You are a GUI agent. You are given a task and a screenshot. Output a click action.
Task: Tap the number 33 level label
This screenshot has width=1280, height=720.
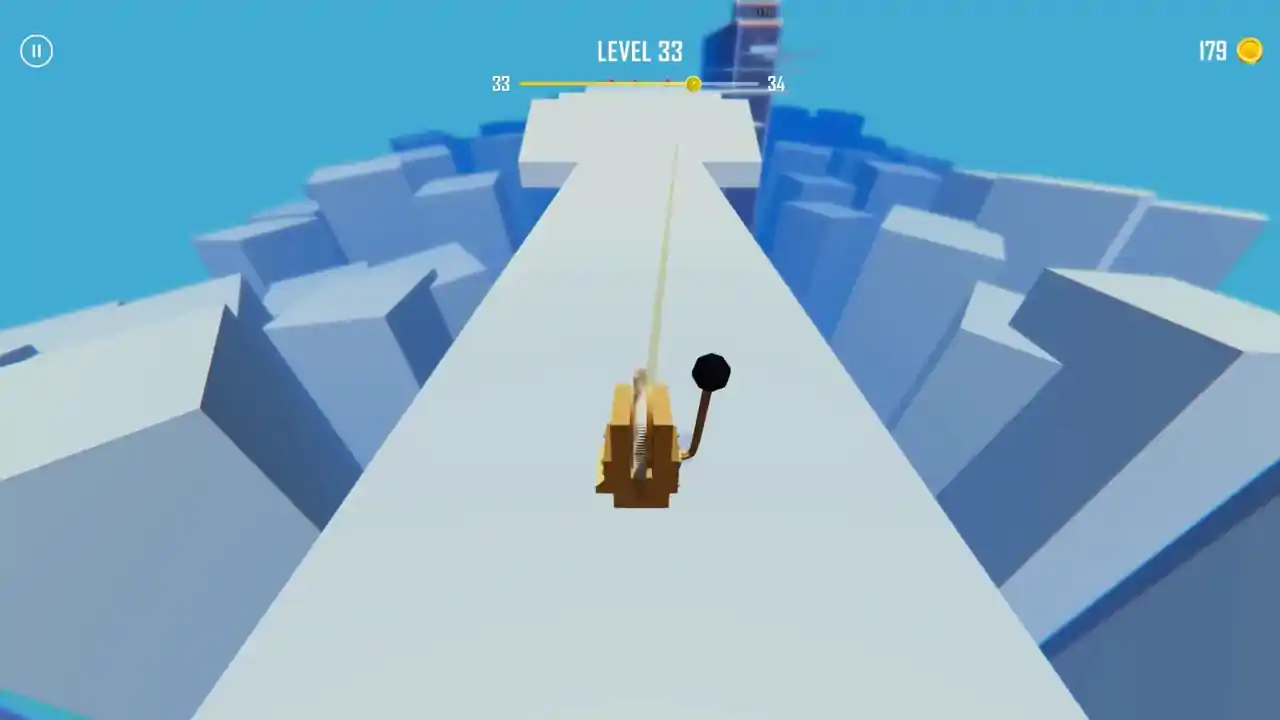pyautogui.click(x=500, y=84)
